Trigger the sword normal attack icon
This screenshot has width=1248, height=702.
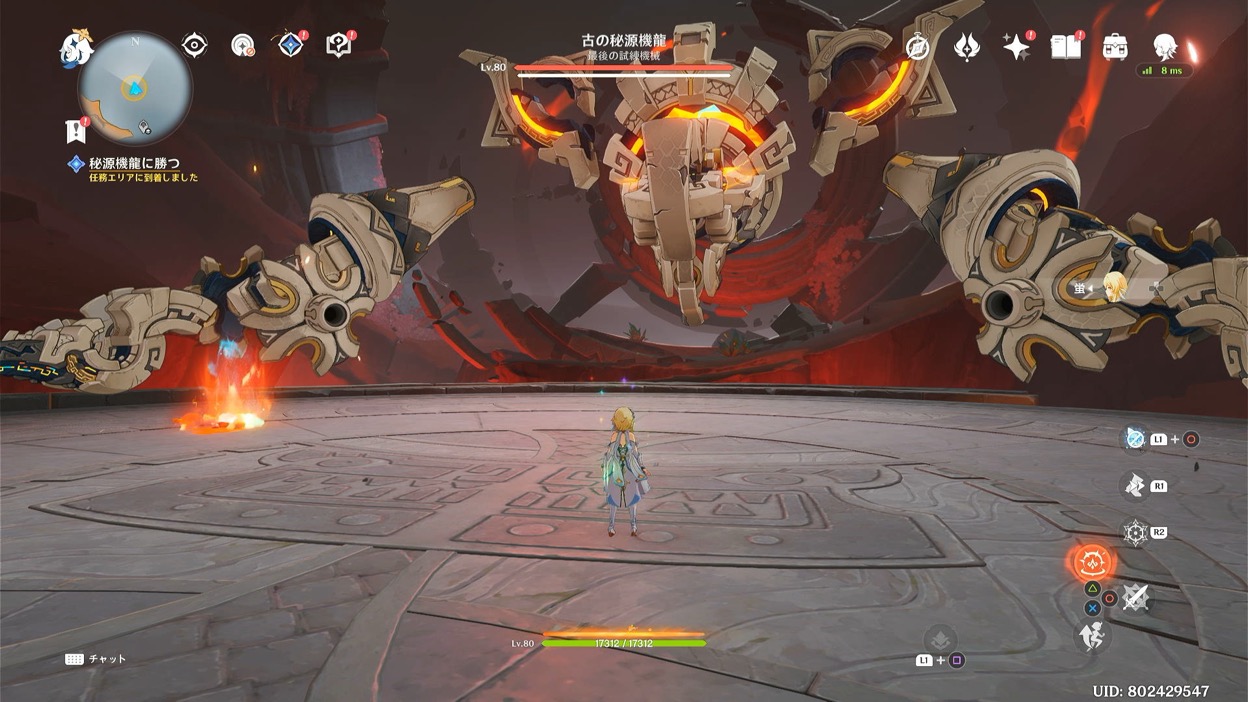pyautogui.click(x=1135, y=597)
